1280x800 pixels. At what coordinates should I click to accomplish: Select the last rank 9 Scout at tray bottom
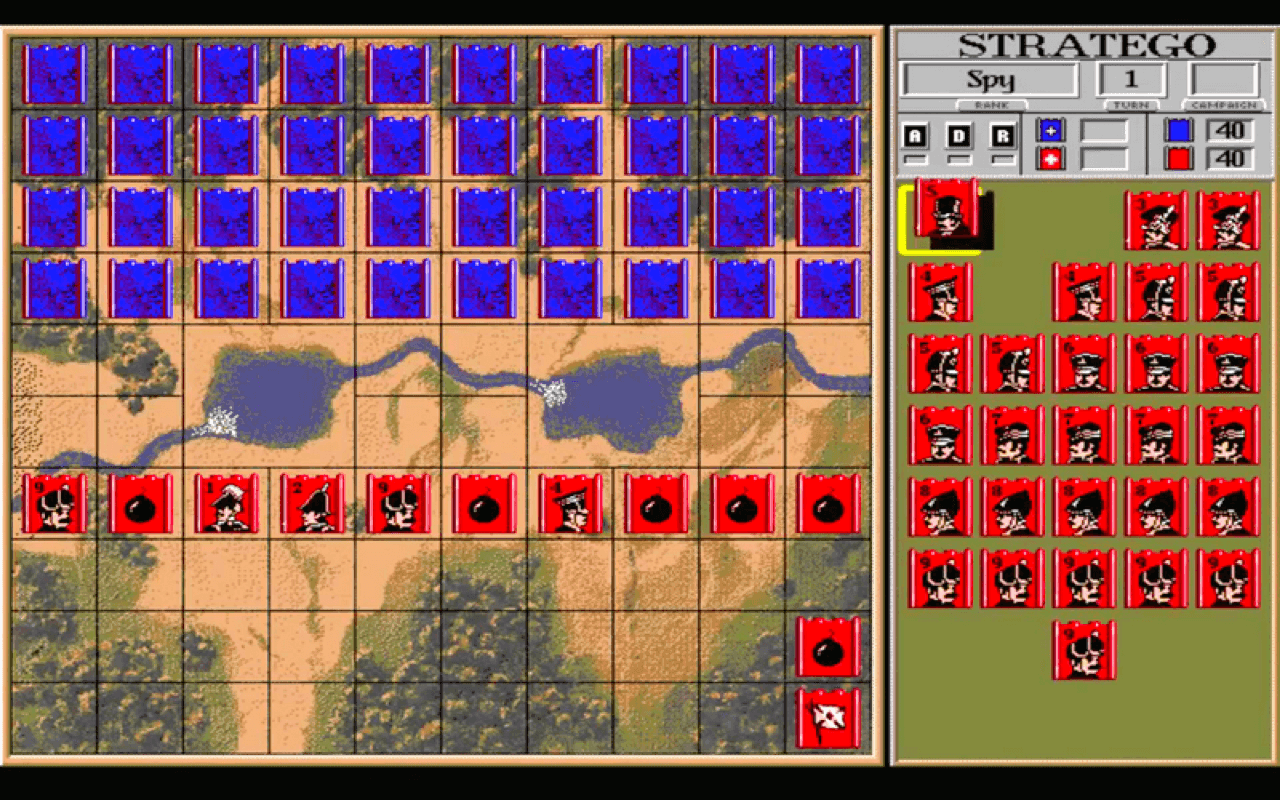tap(1085, 650)
